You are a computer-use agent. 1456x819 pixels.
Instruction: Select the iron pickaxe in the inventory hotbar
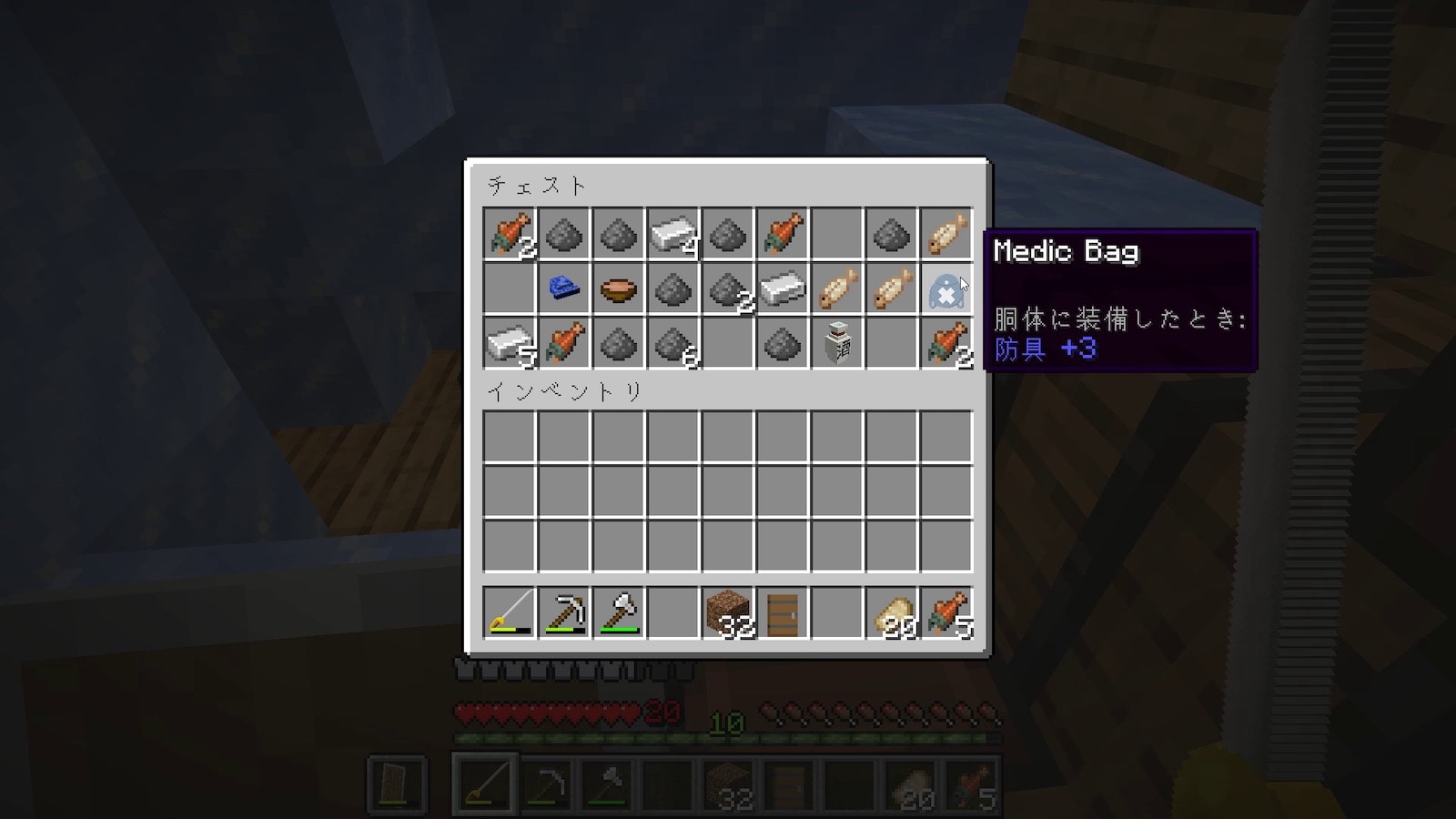point(563,612)
